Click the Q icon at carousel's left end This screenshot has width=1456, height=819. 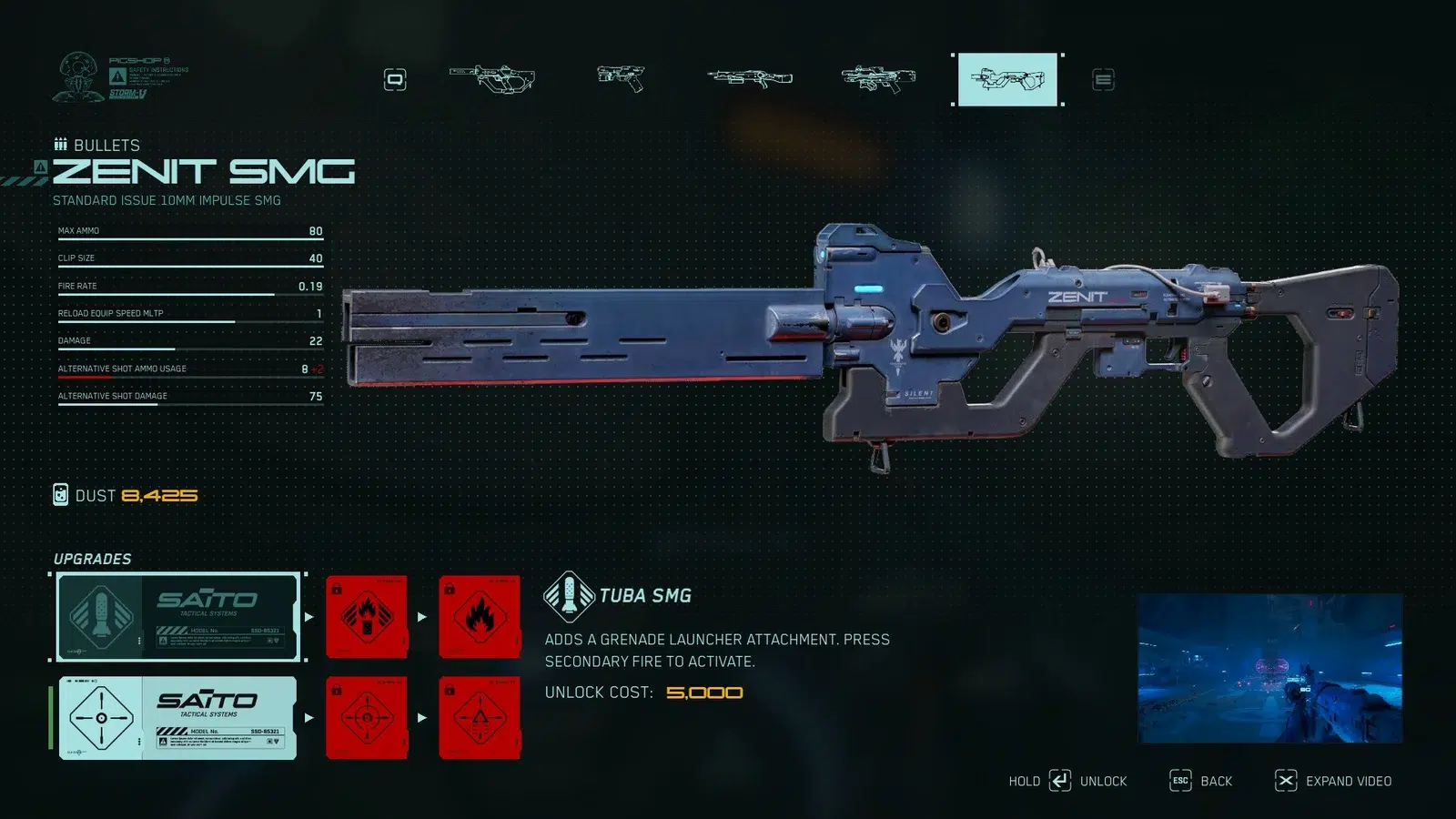point(396,79)
